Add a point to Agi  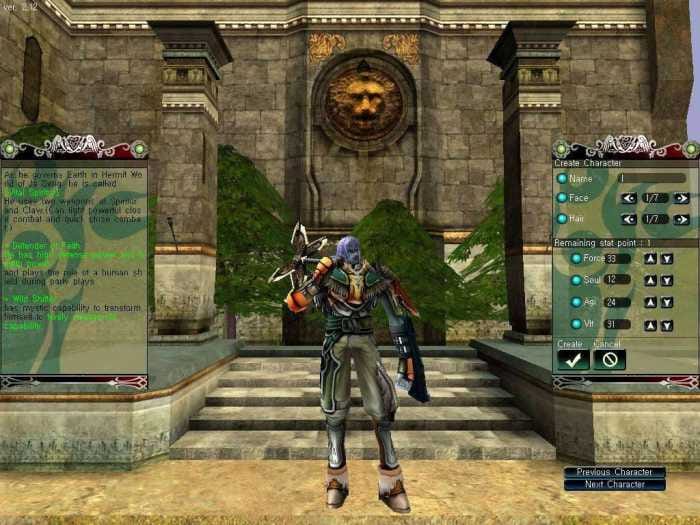coord(649,302)
